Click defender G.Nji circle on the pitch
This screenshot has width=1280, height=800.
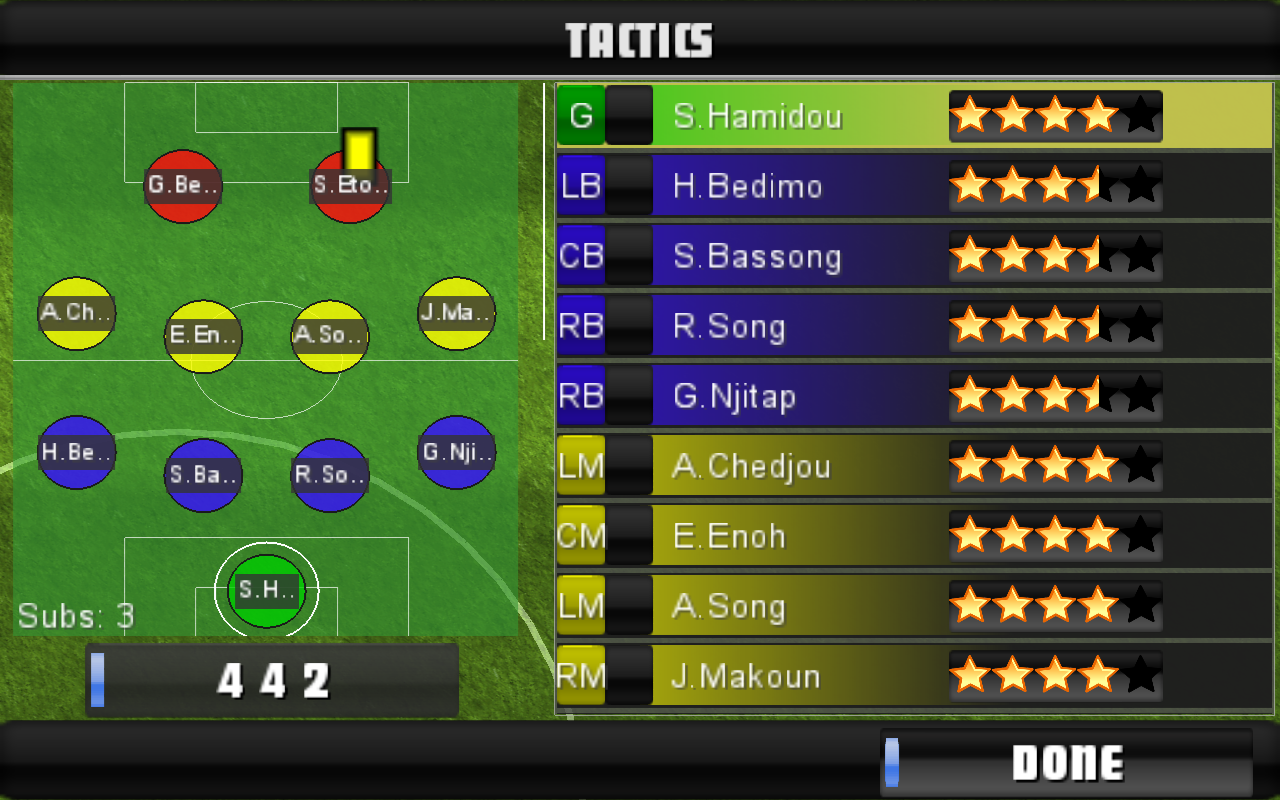tap(456, 452)
